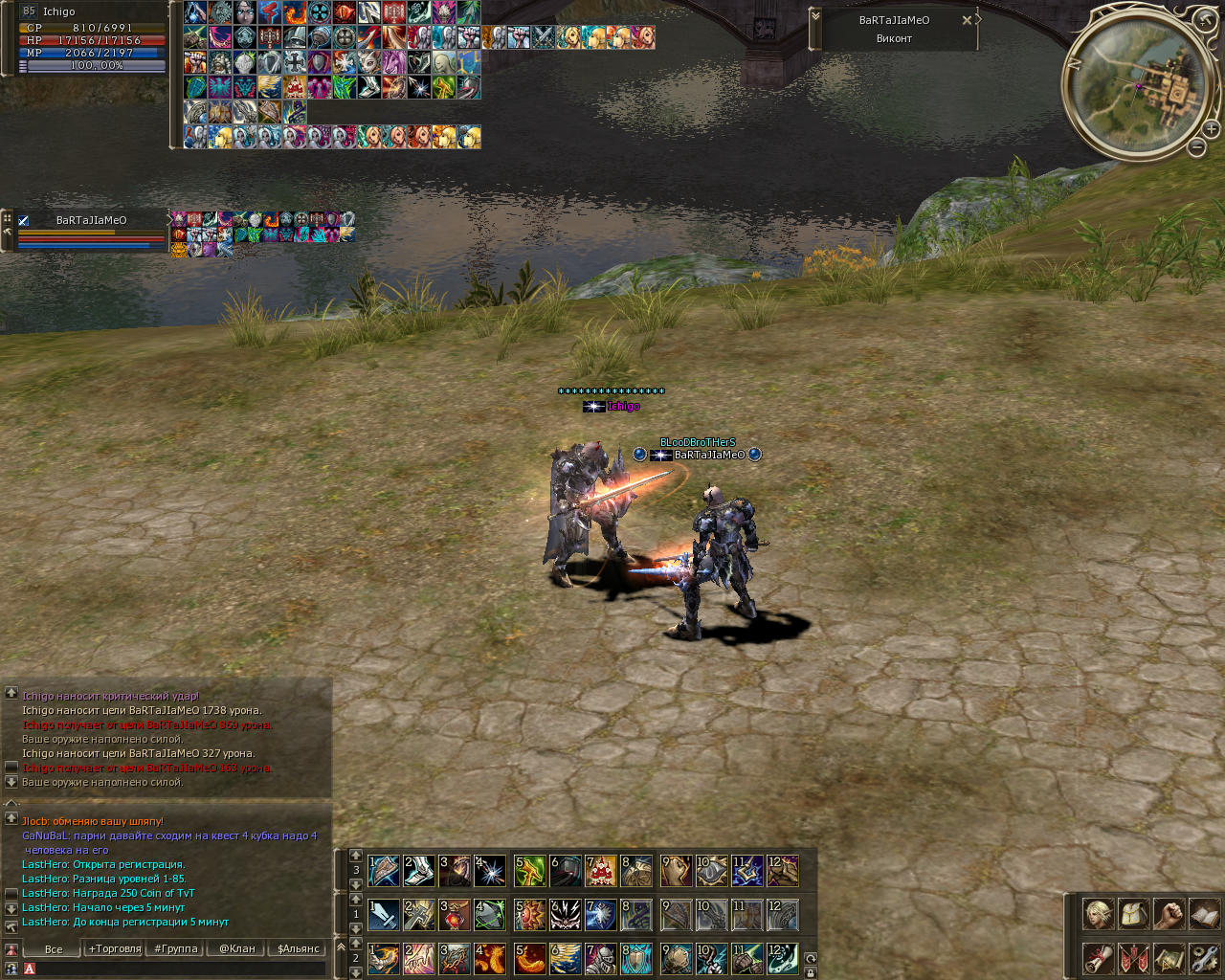Zoom out the minimap with minus button

click(x=1196, y=147)
